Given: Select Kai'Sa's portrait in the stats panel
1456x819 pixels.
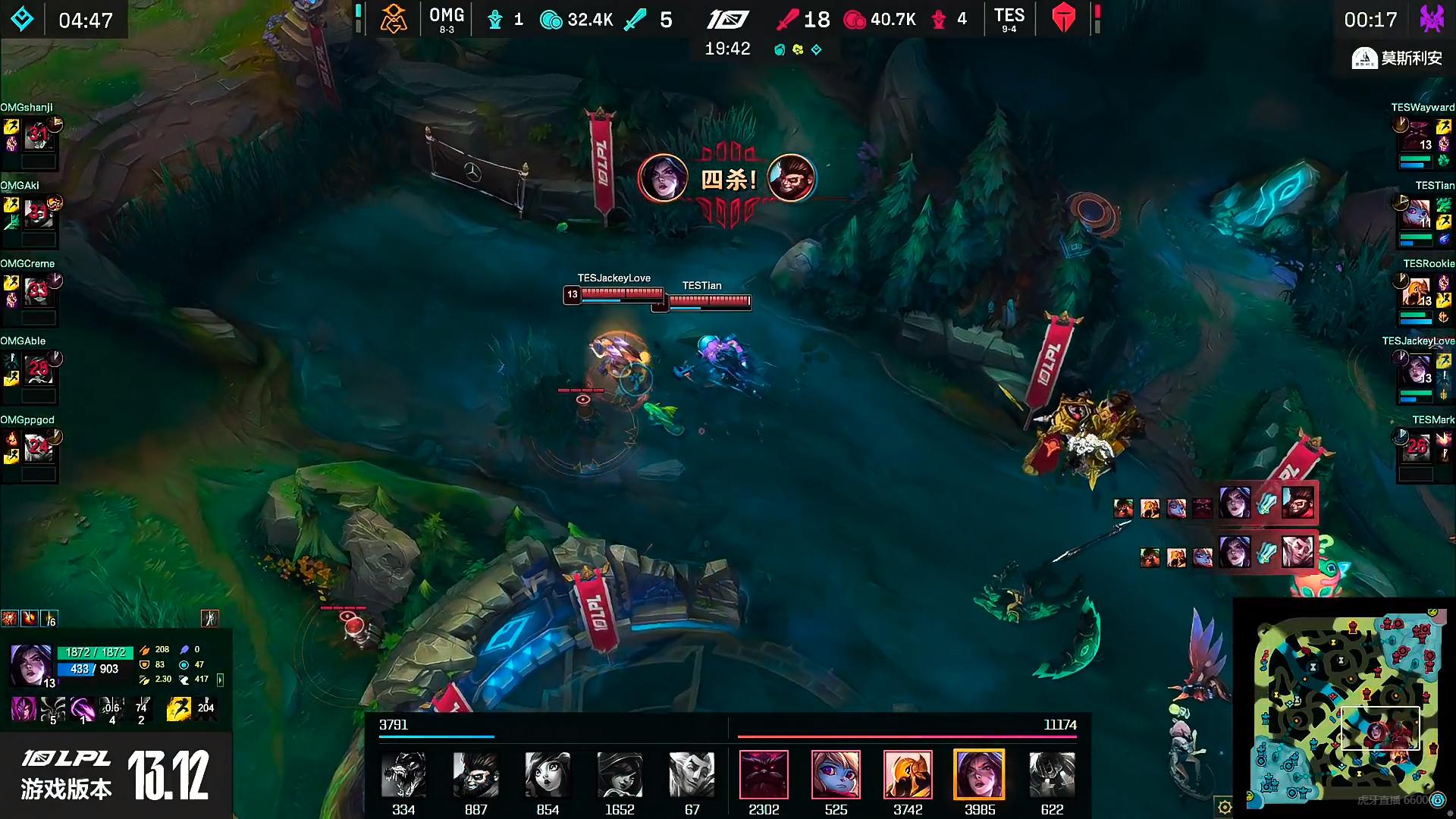Looking at the screenshot, I should coord(30,664).
